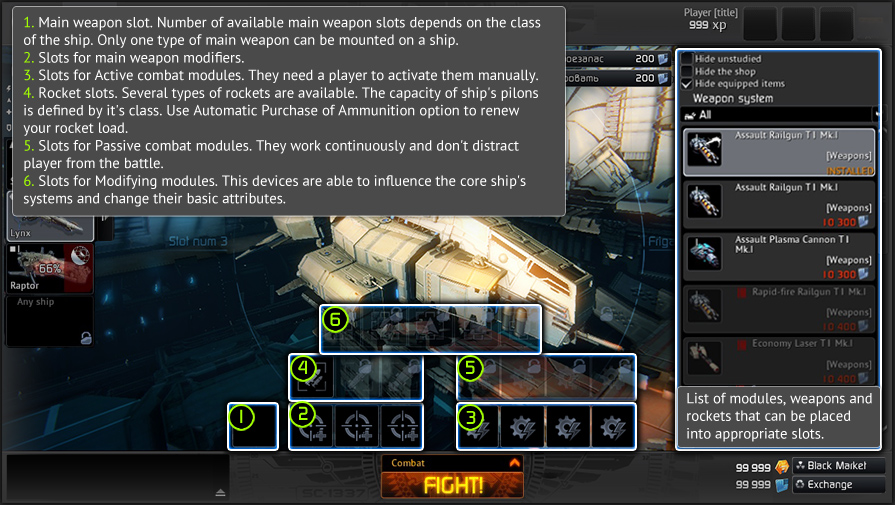
Task: Tick the Hide unstudied checkbox
Action: coord(687,58)
